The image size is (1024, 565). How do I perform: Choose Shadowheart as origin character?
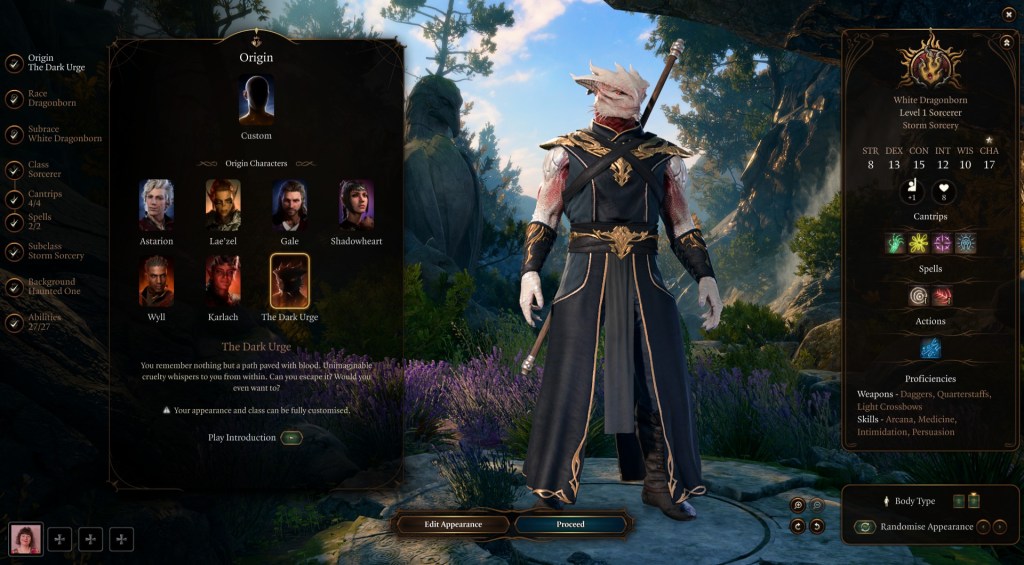[356, 204]
